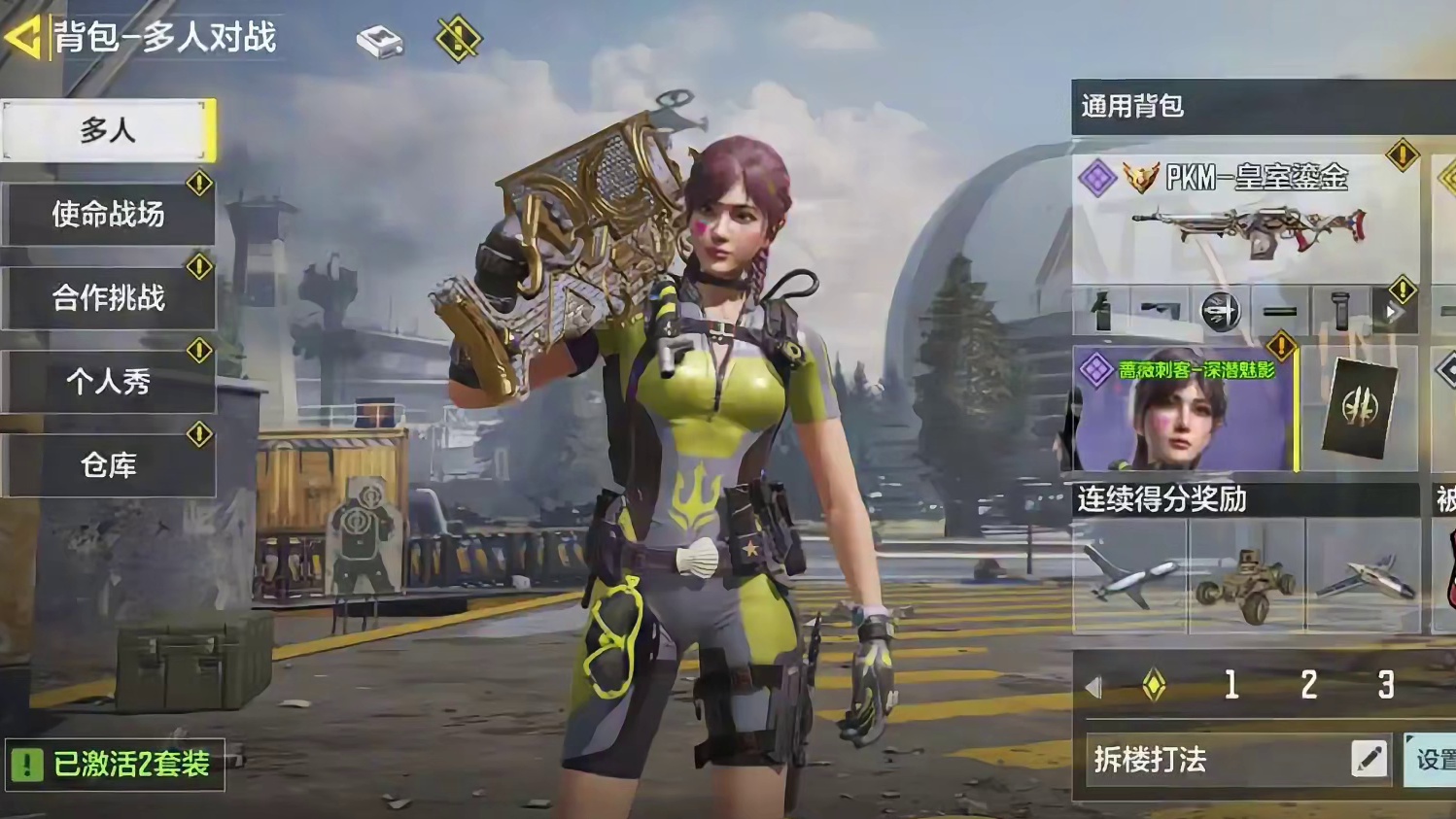Open the card icon in top bar

[x=379, y=41]
